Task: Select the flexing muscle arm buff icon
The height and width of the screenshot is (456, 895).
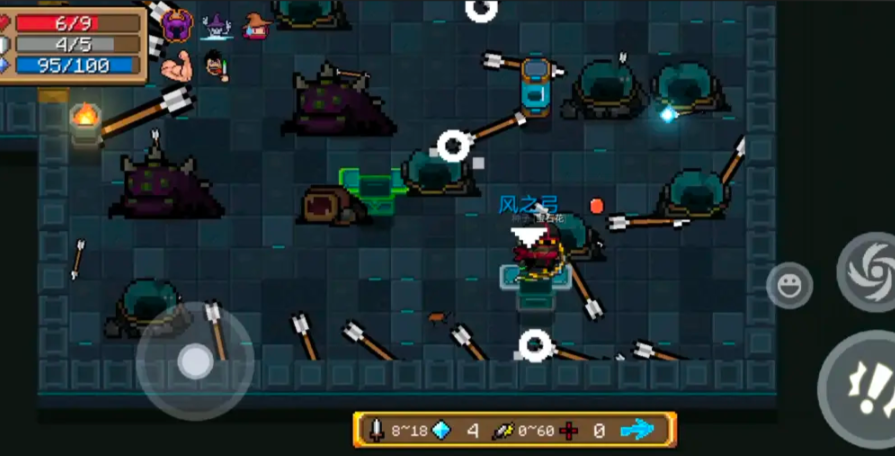Action: [178, 66]
